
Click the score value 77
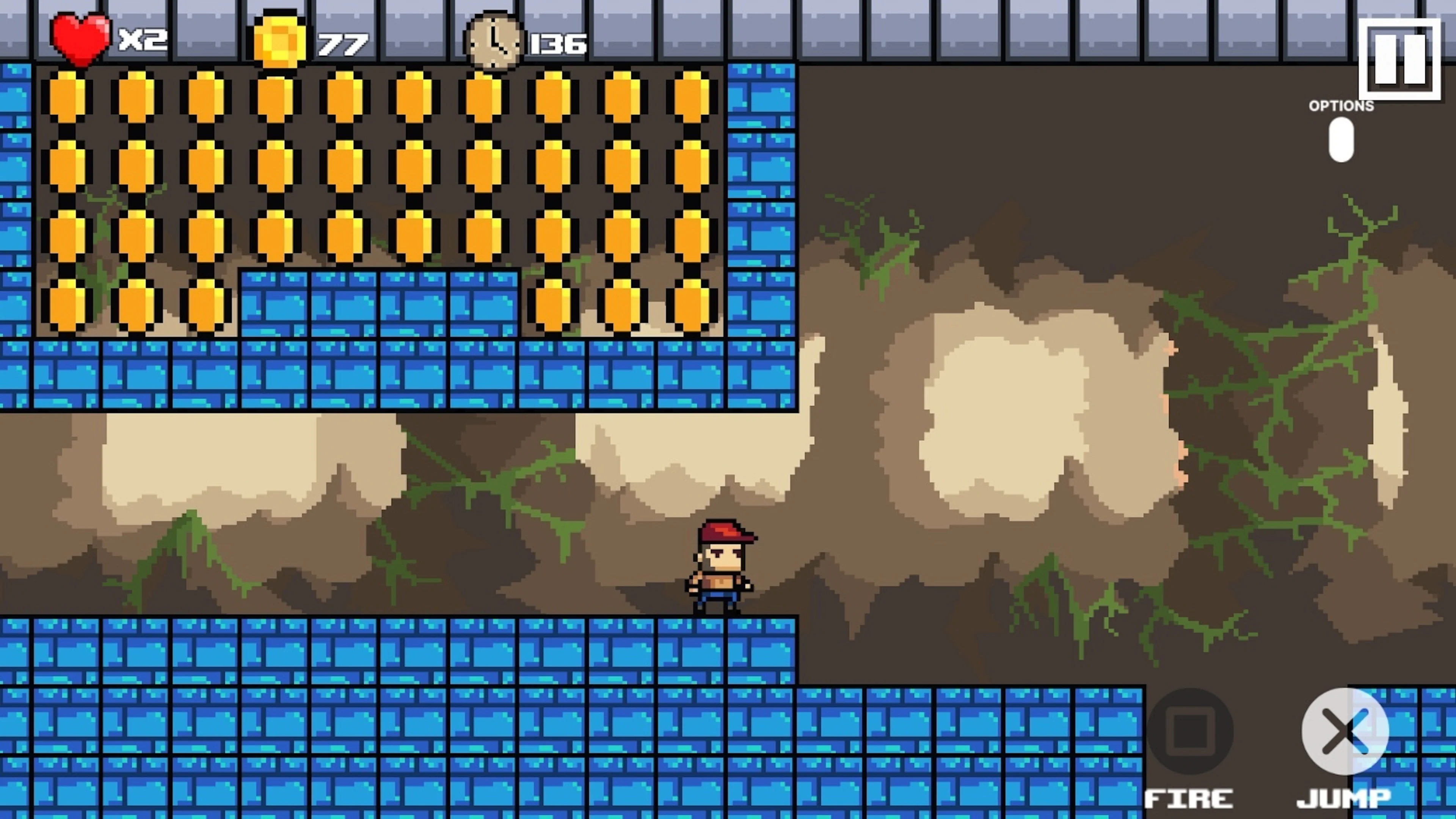(343, 44)
